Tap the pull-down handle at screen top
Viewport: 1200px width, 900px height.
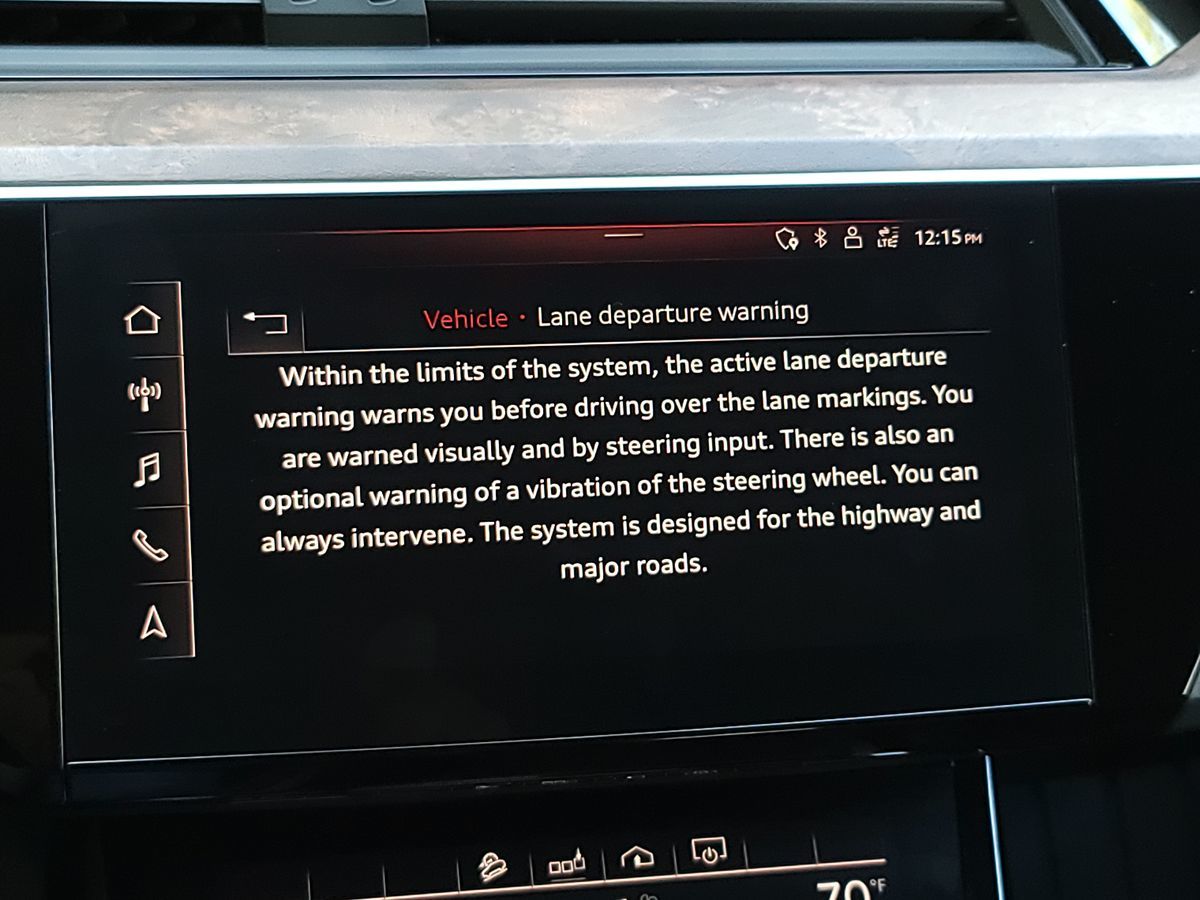[x=624, y=235]
